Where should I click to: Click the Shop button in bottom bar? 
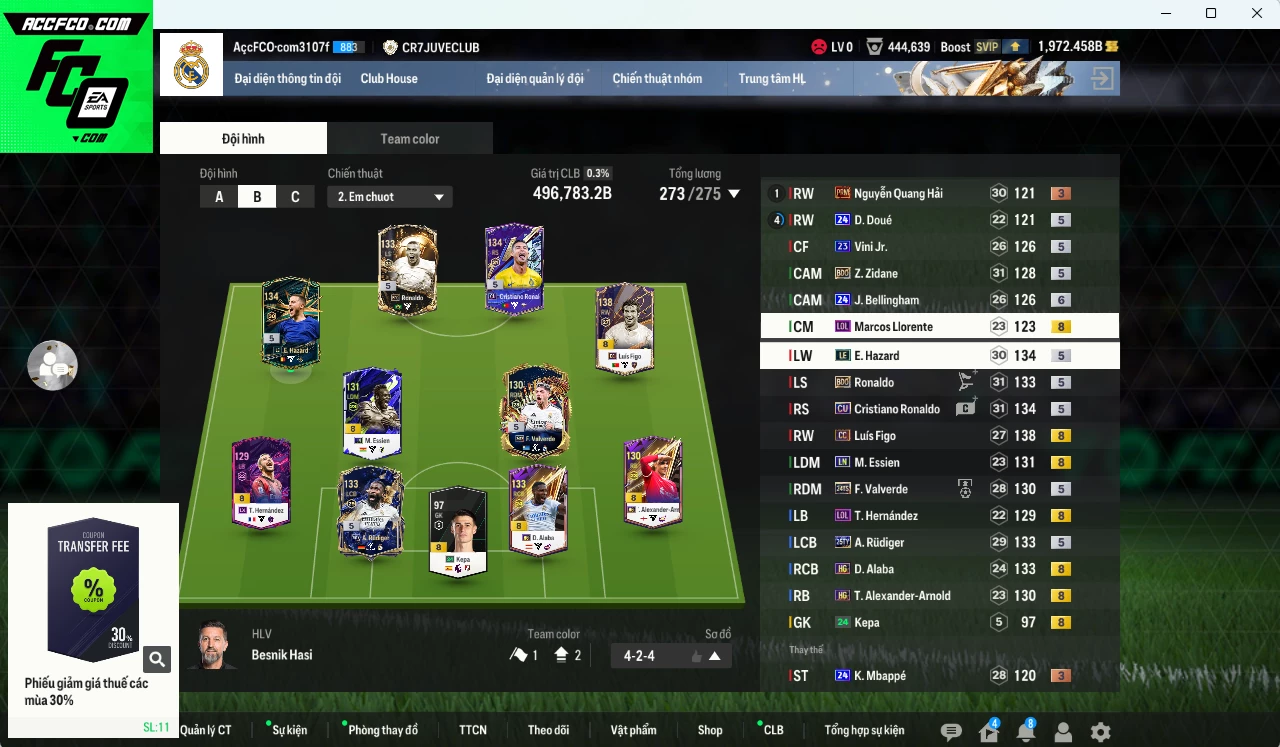pos(710,730)
